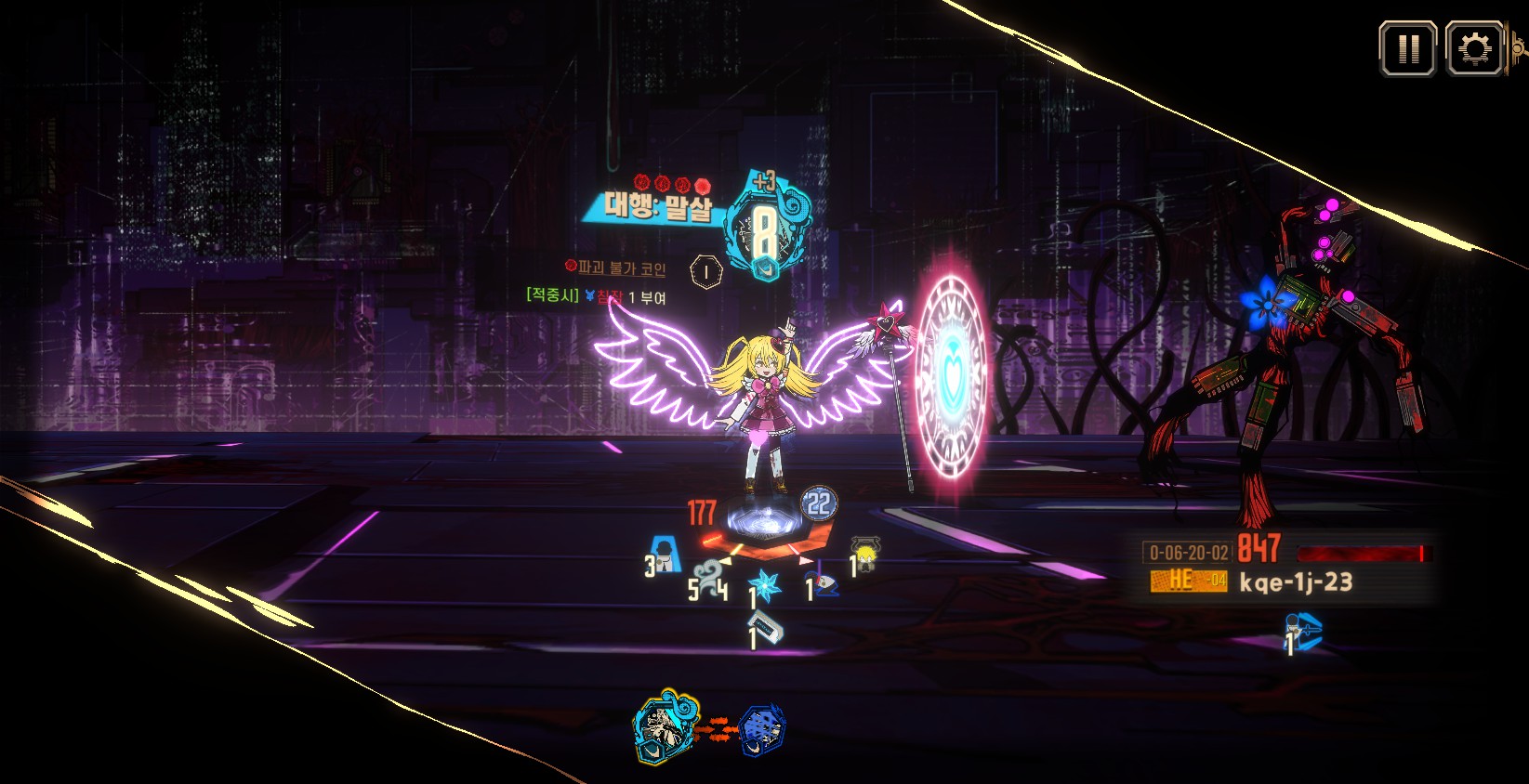Inspect the swirling wind status effect icon
This screenshot has height=784, width=1529.
pyautogui.click(x=709, y=576)
